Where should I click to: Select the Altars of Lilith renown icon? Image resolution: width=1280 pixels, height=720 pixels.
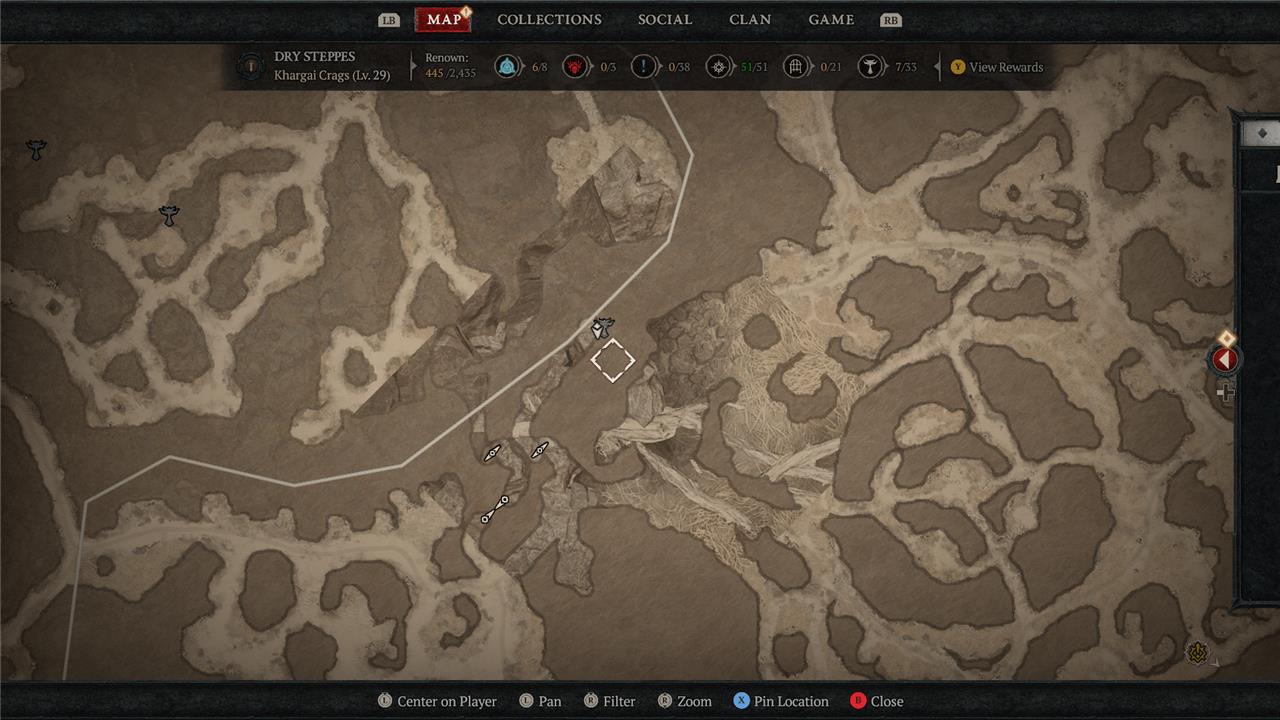point(872,67)
